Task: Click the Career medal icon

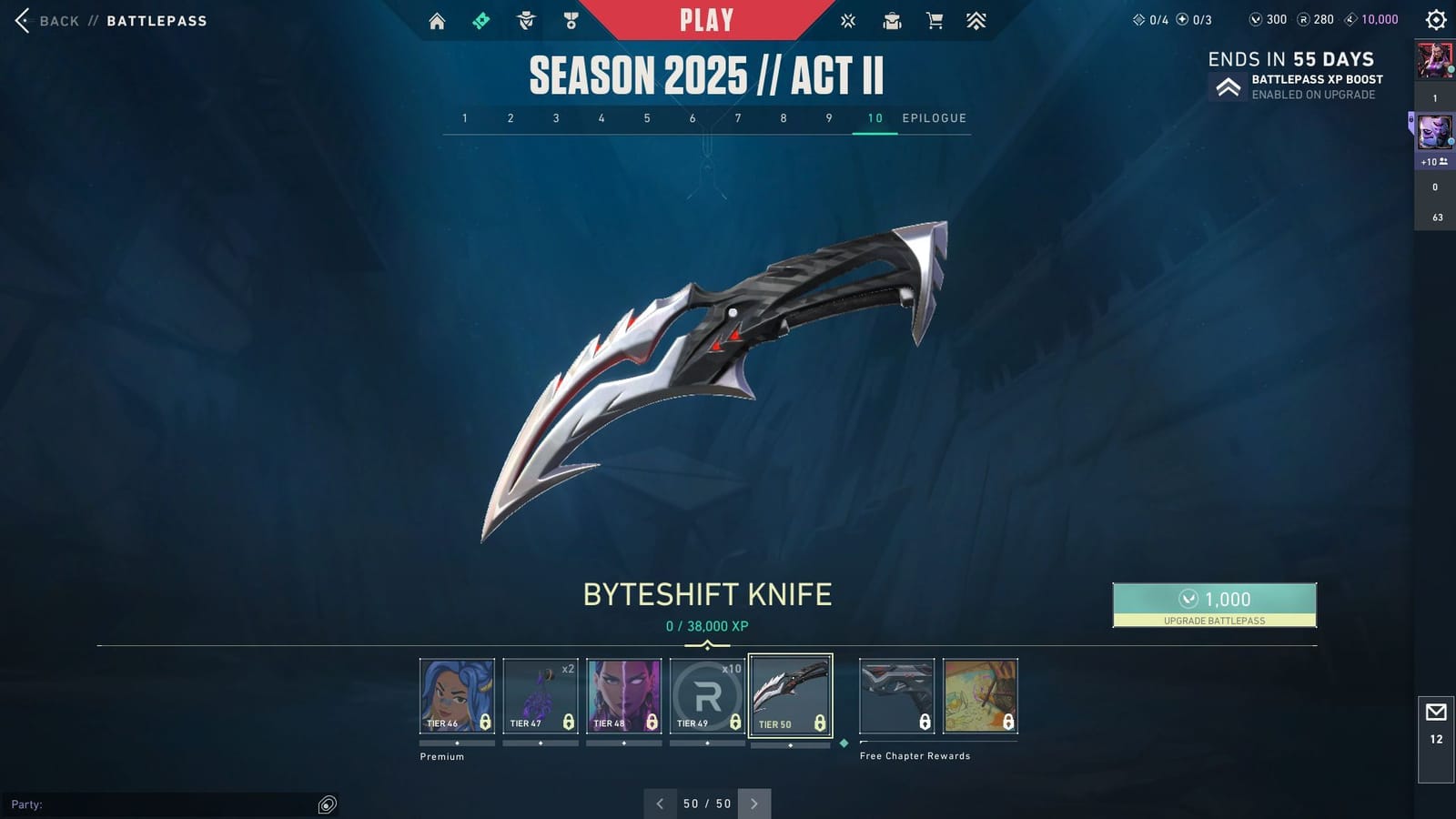Action: pos(571,19)
